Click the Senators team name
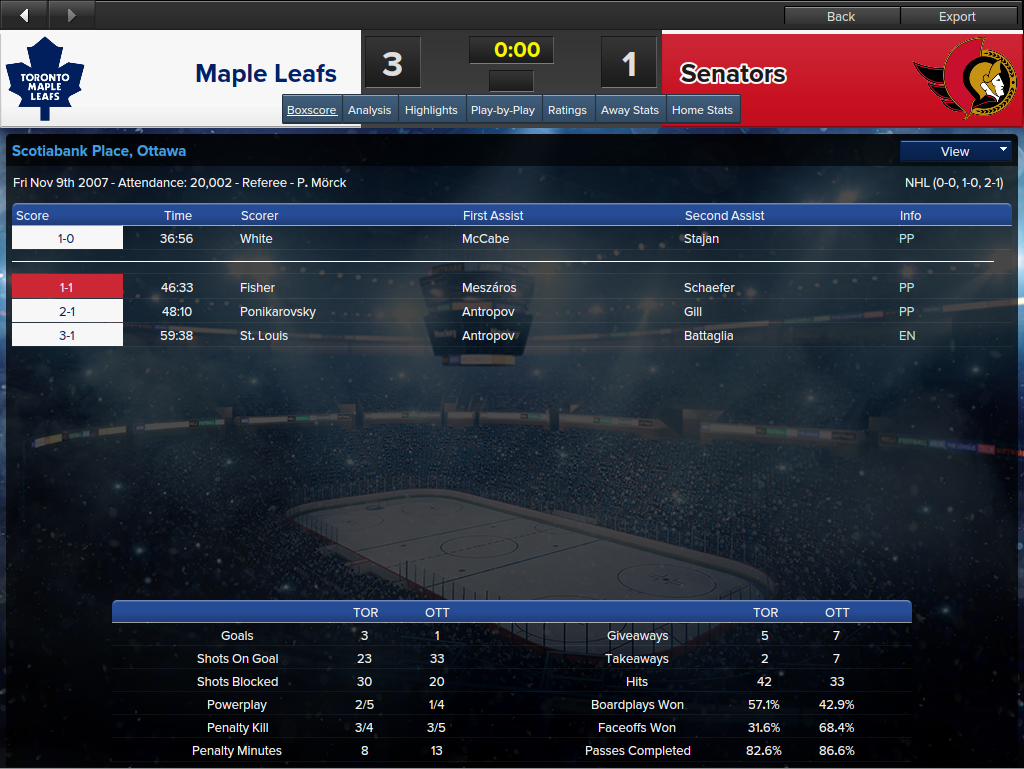 733,74
